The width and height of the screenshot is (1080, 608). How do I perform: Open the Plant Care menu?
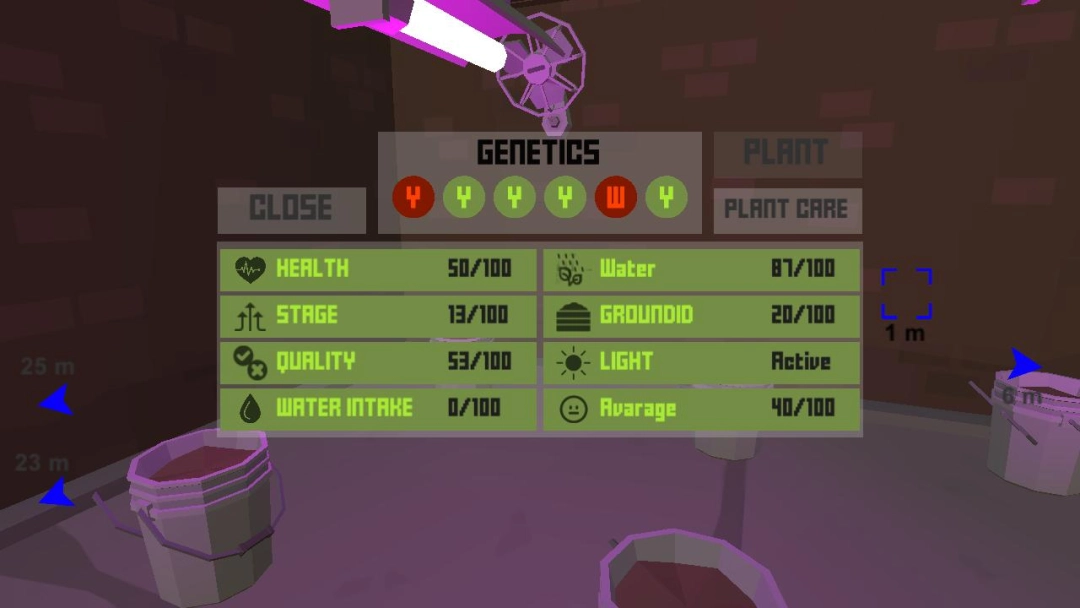[x=787, y=210]
